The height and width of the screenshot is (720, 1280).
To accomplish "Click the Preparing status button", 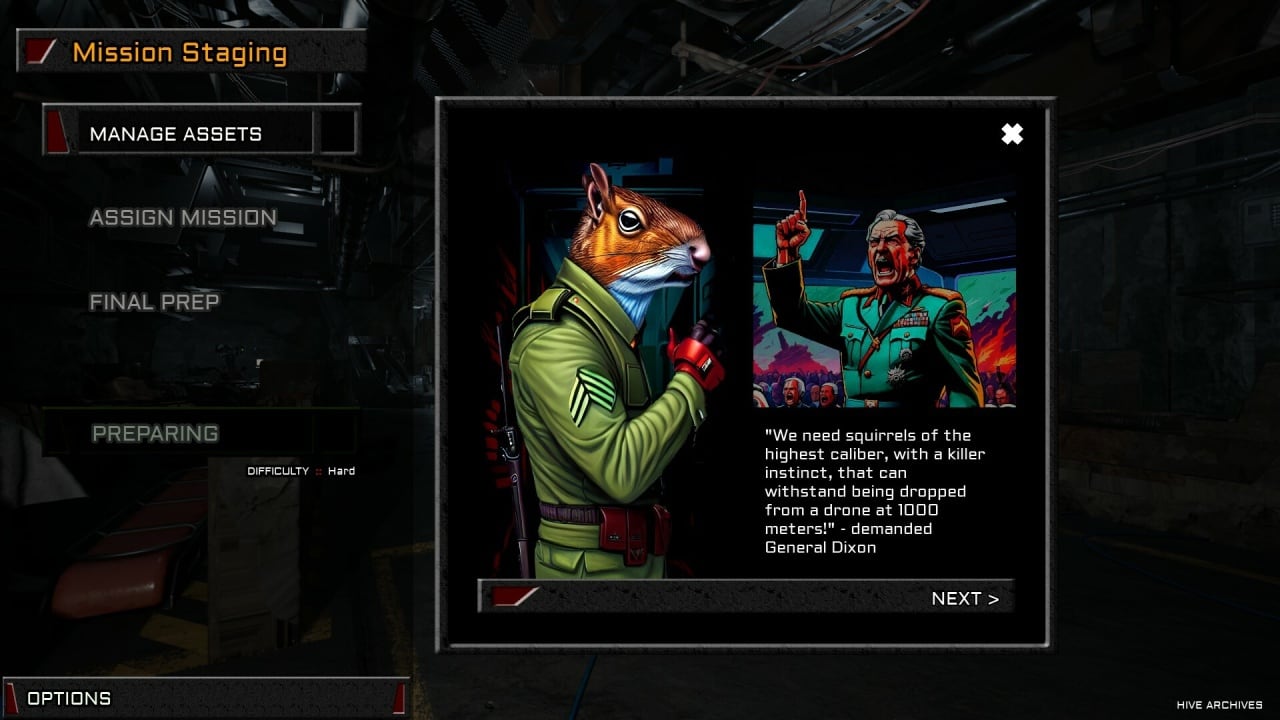I will (x=156, y=433).
